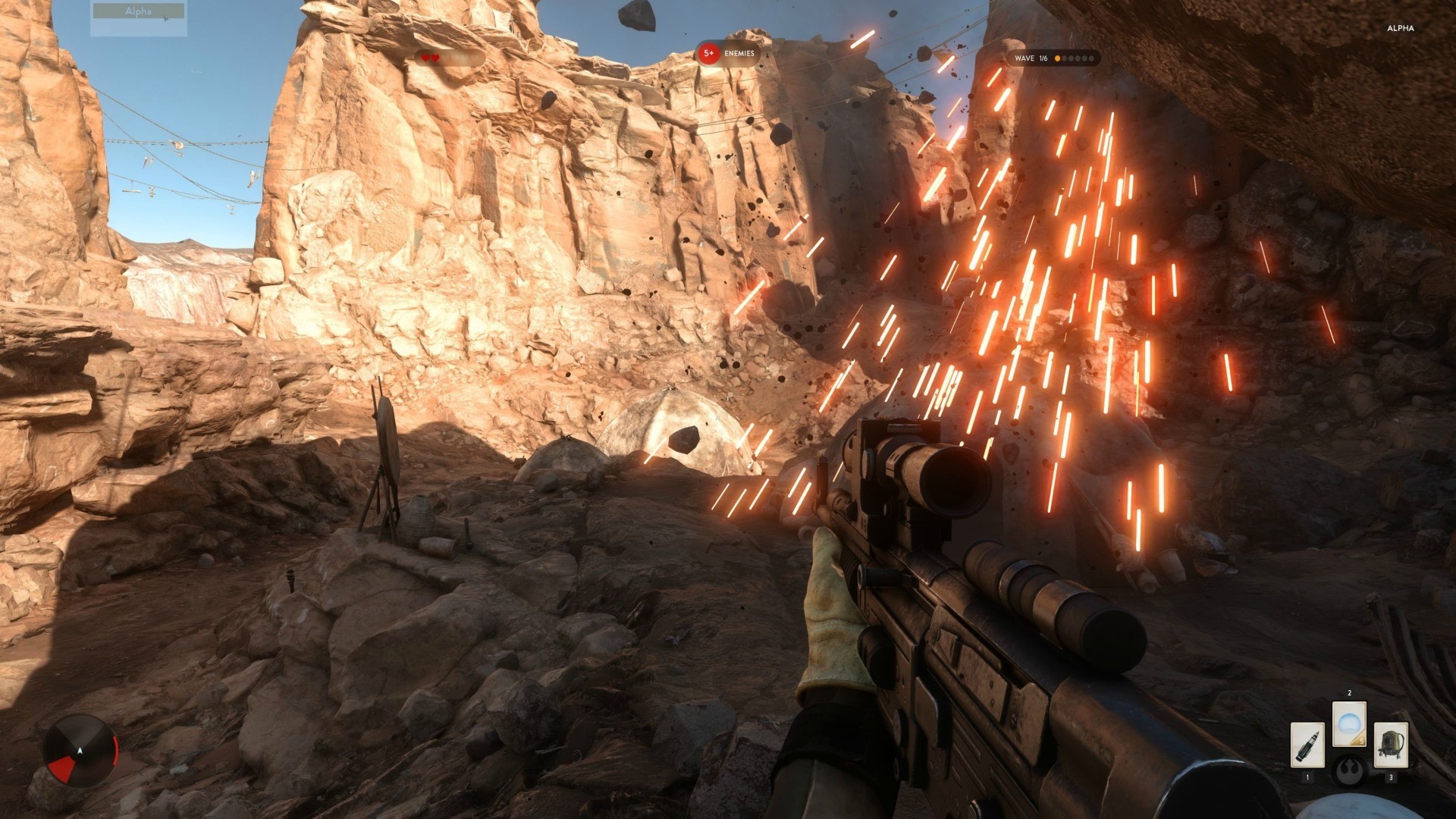Click the Rebel Alliance emblem between the cards
The width and height of the screenshot is (1456, 819).
(1350, 770)
